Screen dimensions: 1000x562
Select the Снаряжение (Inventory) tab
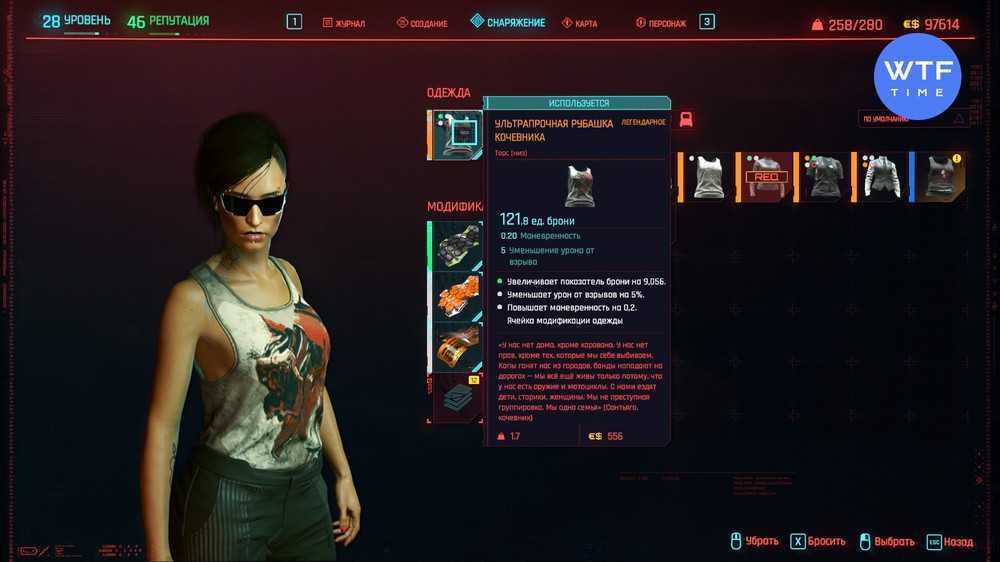[x=508, y=22]
